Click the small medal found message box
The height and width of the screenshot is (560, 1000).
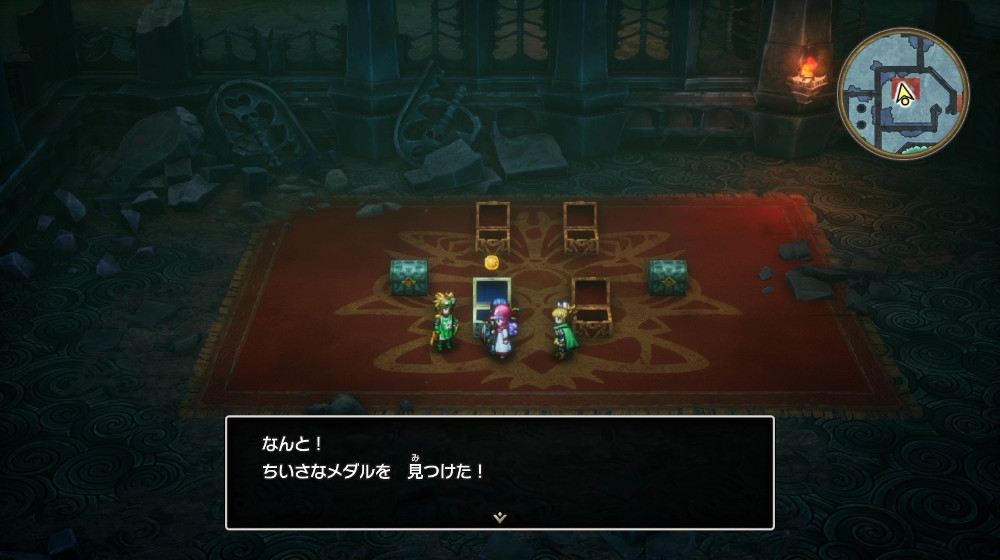pyautogui.click(x=499, y=471)
